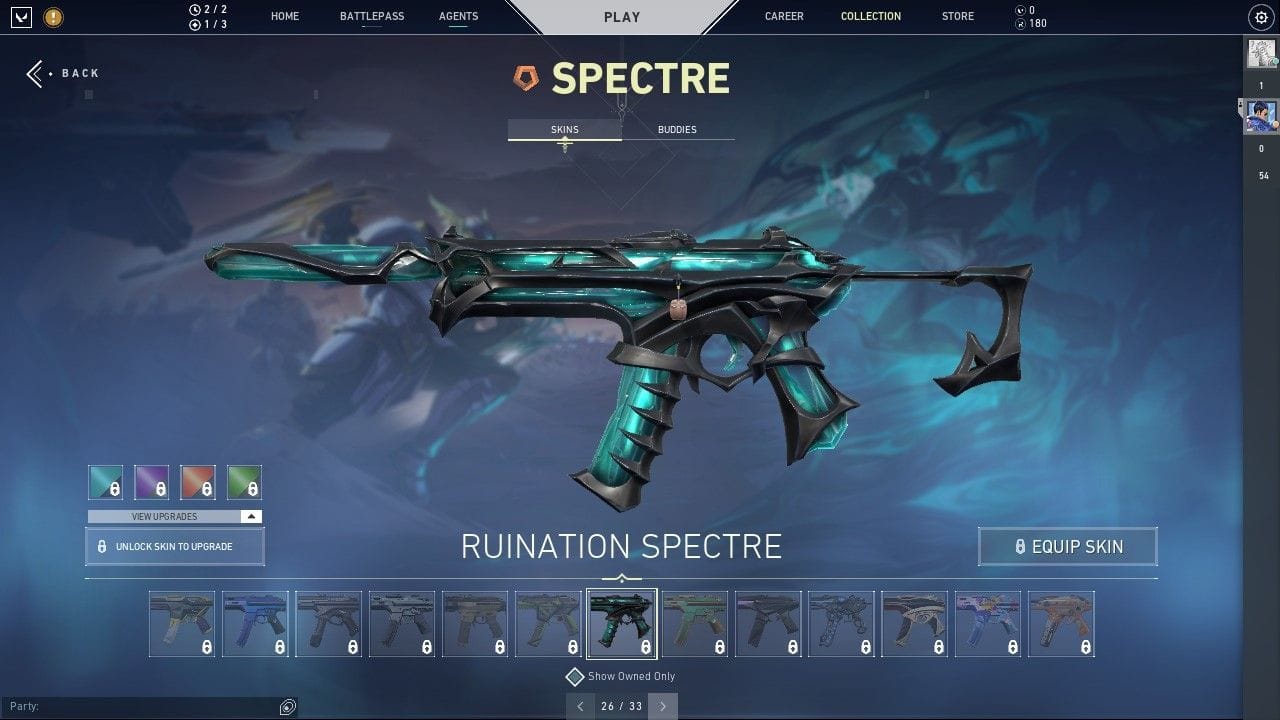Select the purple skin variant swatch

pos(151,482)
